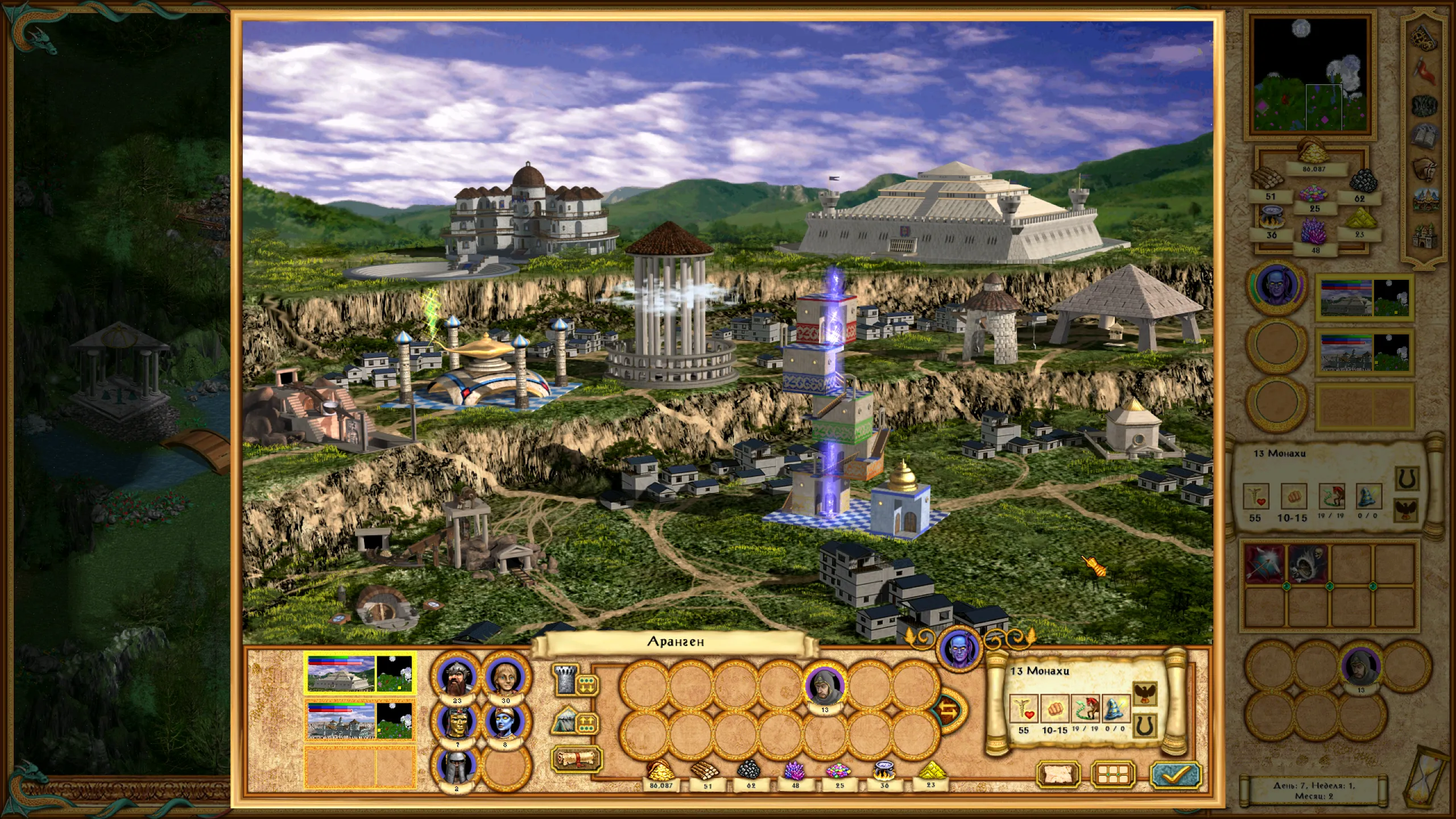The height and width of the screenshot is (819, 1456).
Task: Choose the blue genie creature portrait
Action: [x=504, y=722]
